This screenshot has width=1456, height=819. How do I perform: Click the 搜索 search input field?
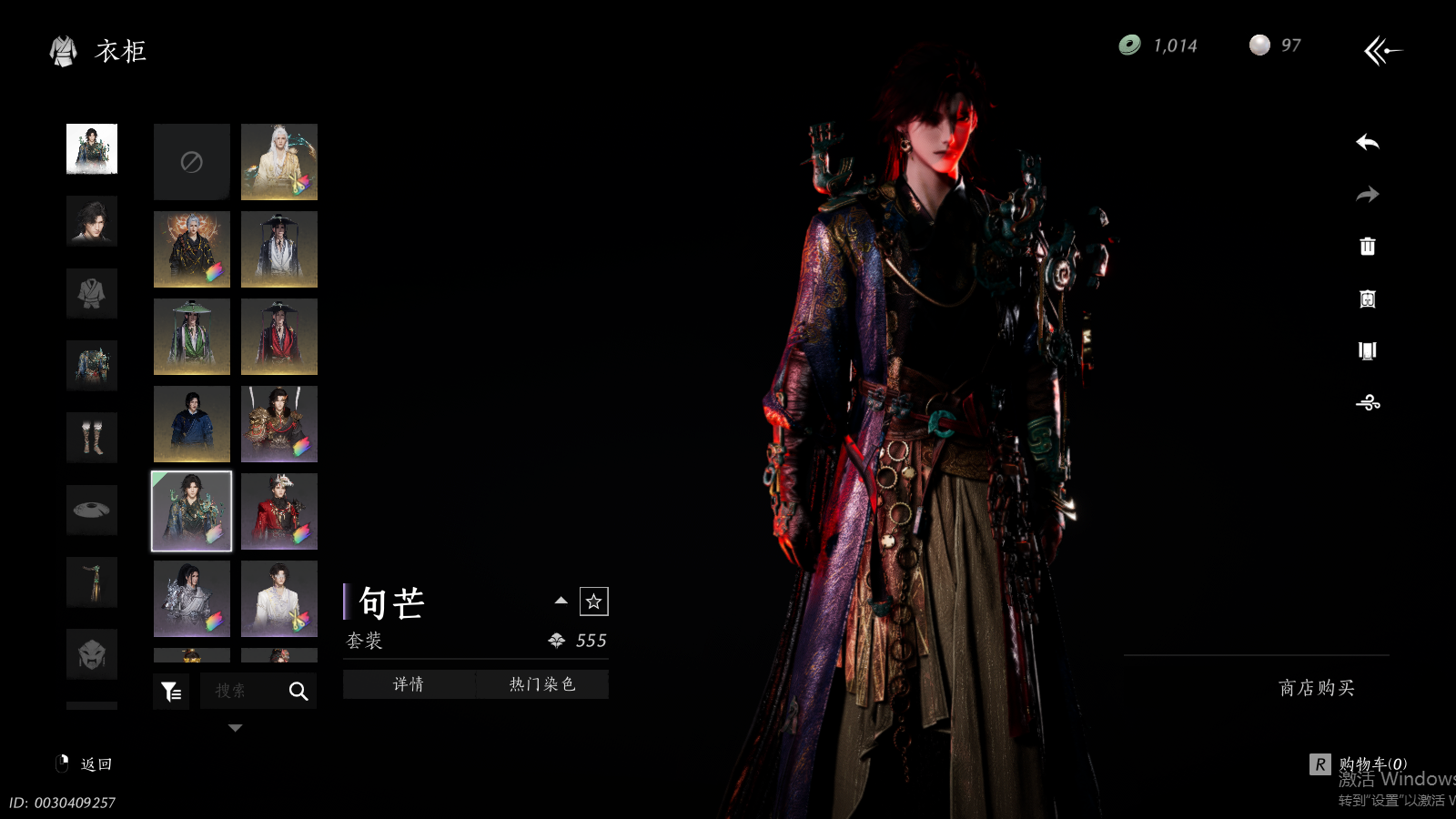tap(241, 692)
